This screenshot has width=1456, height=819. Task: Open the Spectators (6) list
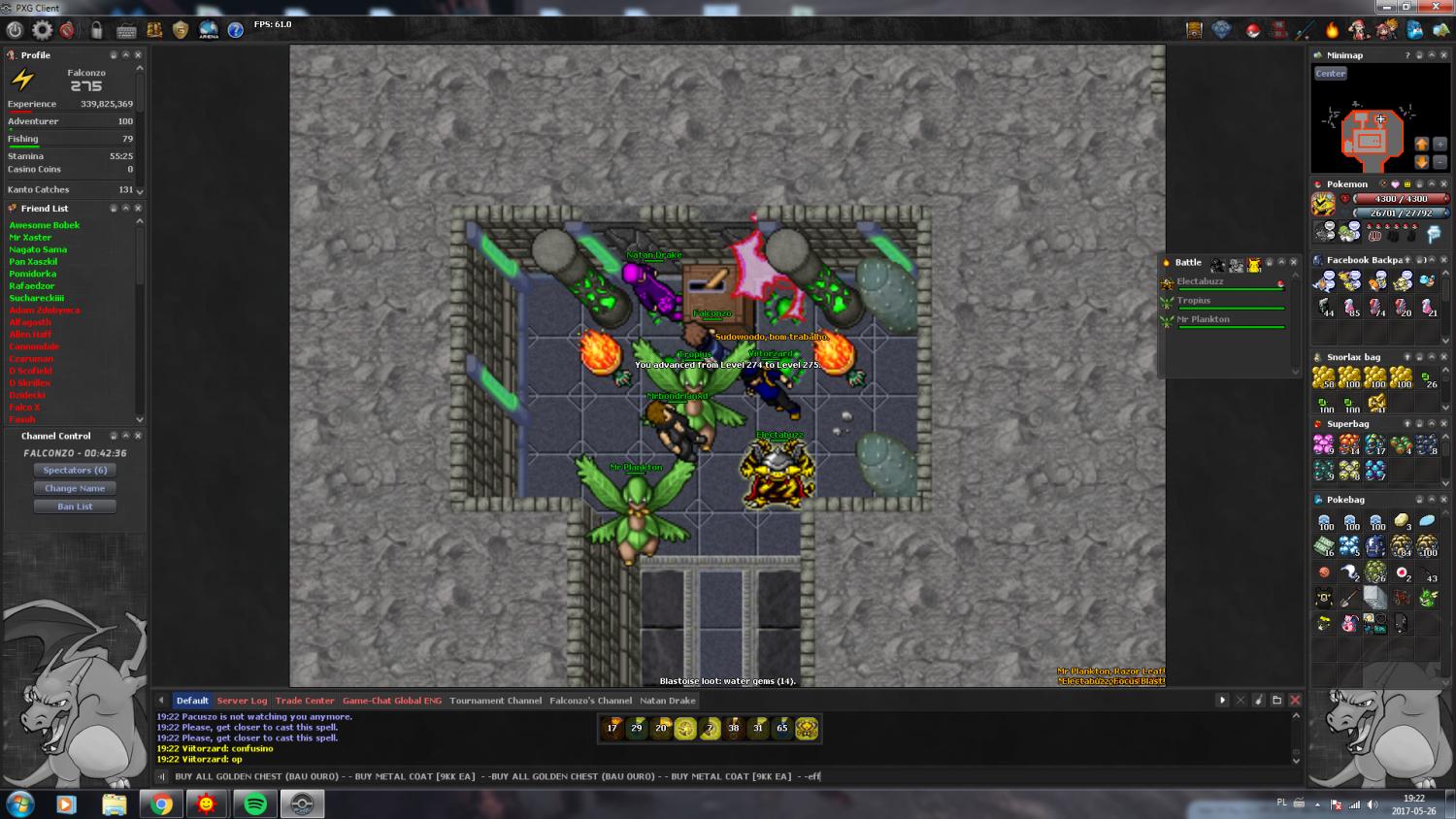(x=75, y=471)
